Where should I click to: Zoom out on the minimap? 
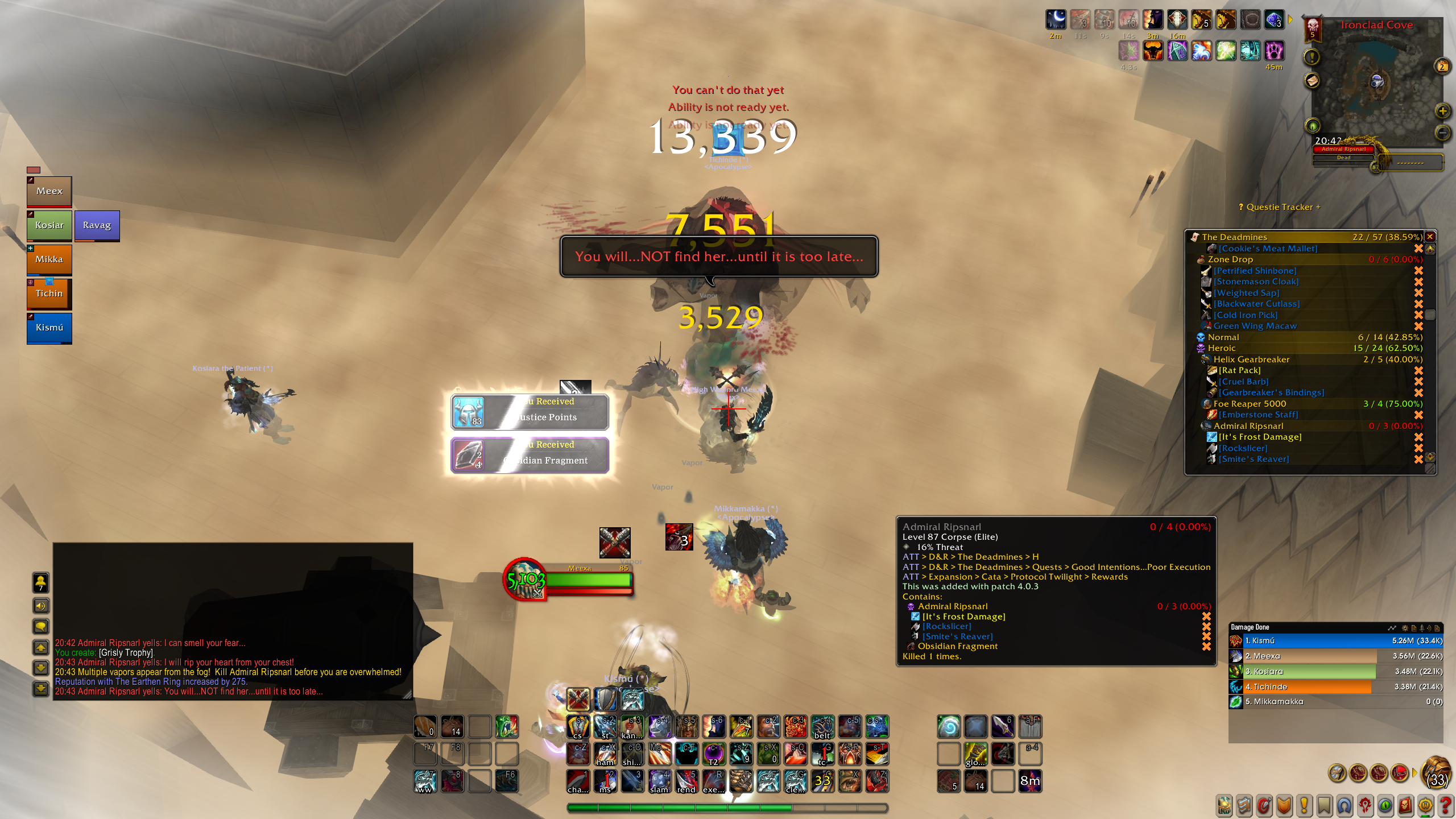click(1442, 133)
